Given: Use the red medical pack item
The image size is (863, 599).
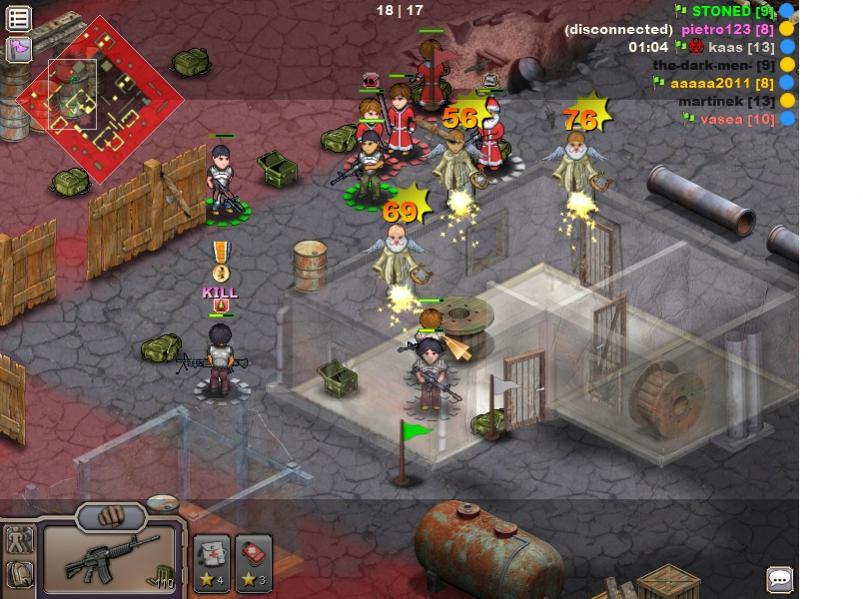Looking at the screenshot, I should [254, 558].
